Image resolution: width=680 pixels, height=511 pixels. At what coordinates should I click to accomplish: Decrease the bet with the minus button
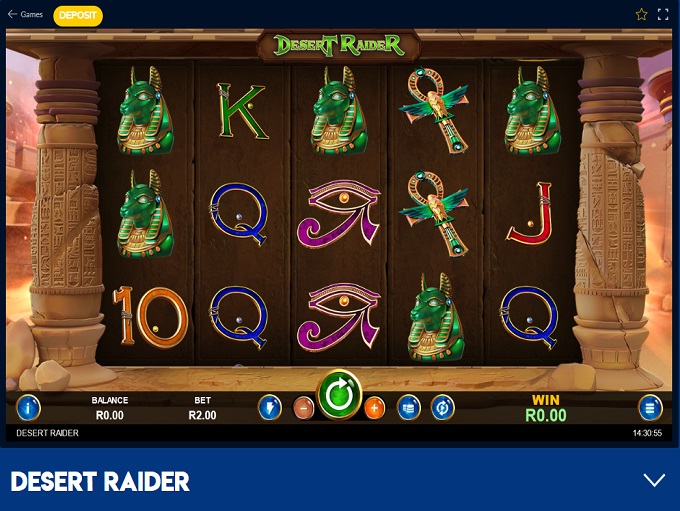coord(303,408)
